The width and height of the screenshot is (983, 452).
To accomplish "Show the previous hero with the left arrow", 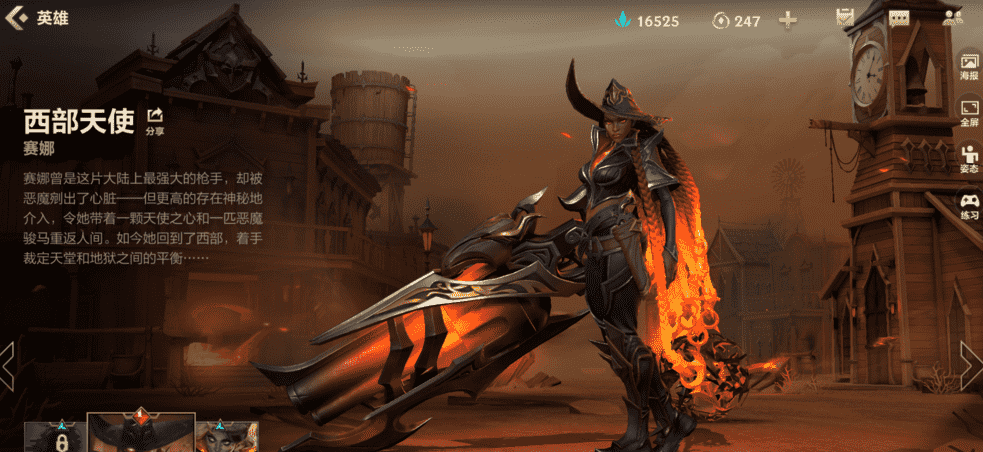I will [x=7, y=364].
